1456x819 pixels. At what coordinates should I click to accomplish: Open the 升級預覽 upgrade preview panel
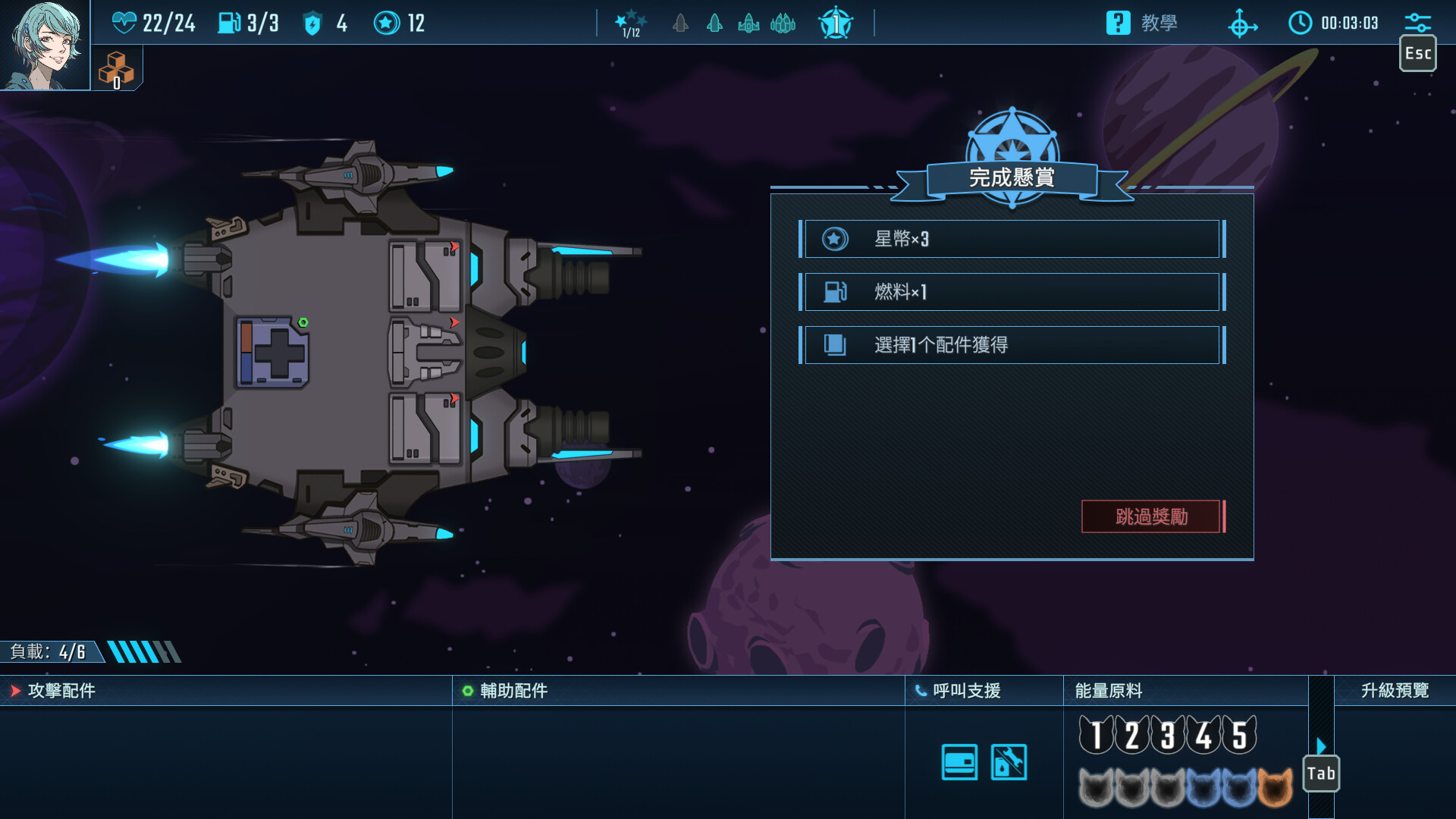1394,690
